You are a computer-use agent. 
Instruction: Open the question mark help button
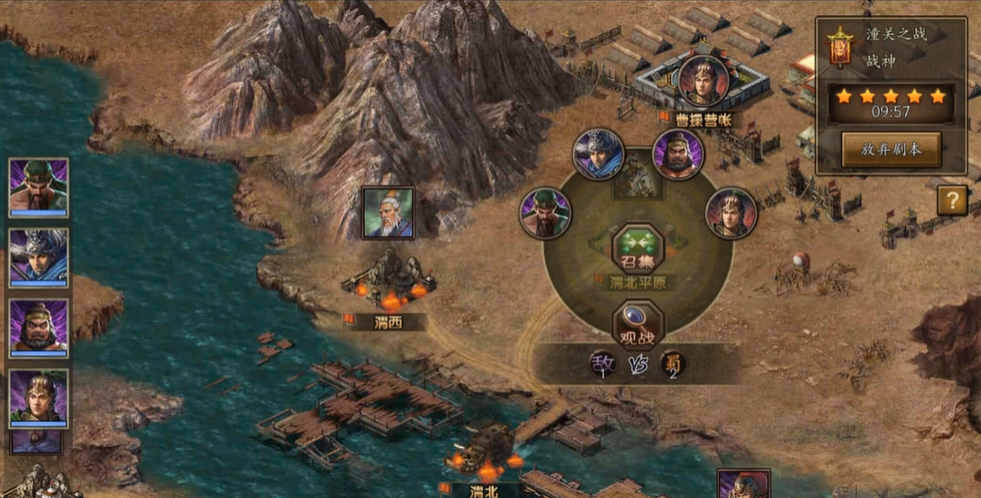click(x=952, y=200)
